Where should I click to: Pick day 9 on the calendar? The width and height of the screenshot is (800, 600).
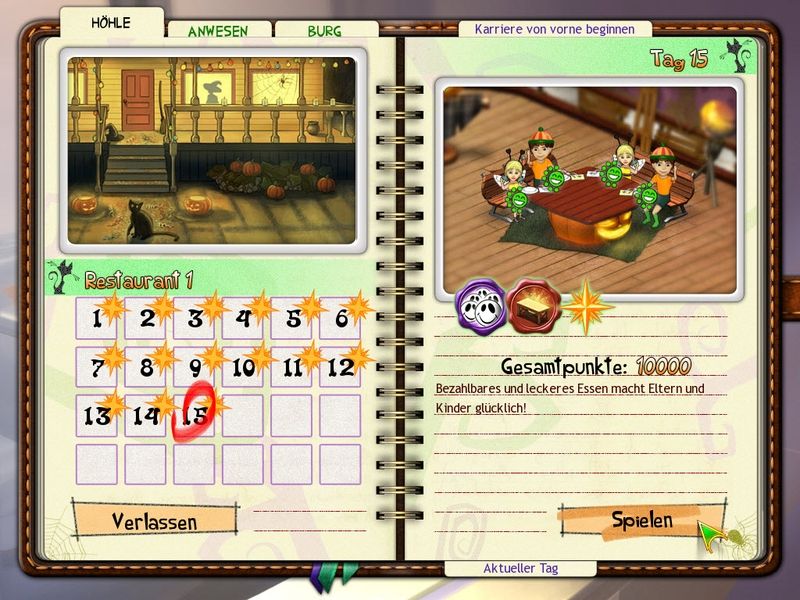pos(194,367)
